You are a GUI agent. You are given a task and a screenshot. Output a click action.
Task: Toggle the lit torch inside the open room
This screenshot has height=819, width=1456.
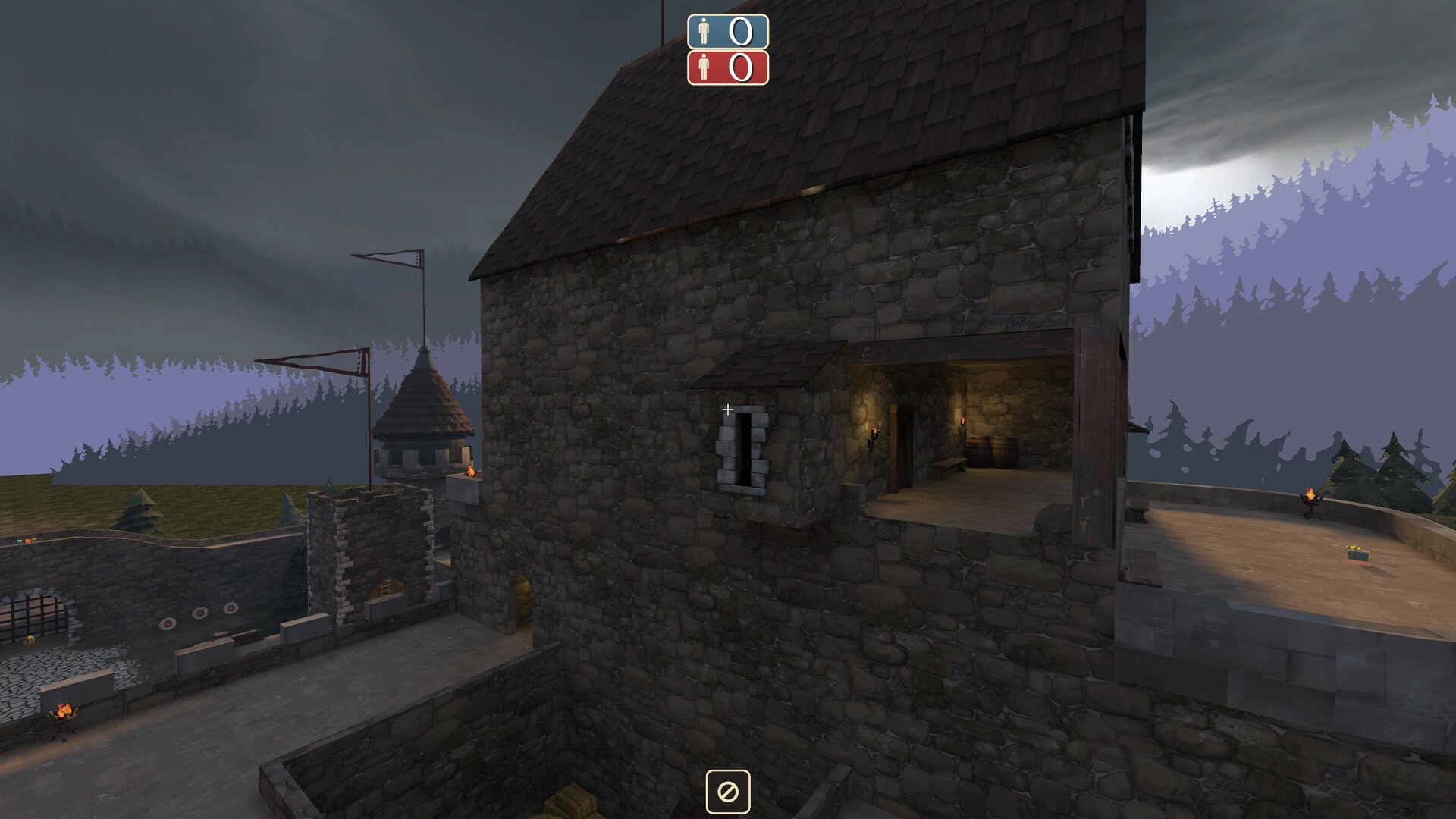(x=962, y=422)
